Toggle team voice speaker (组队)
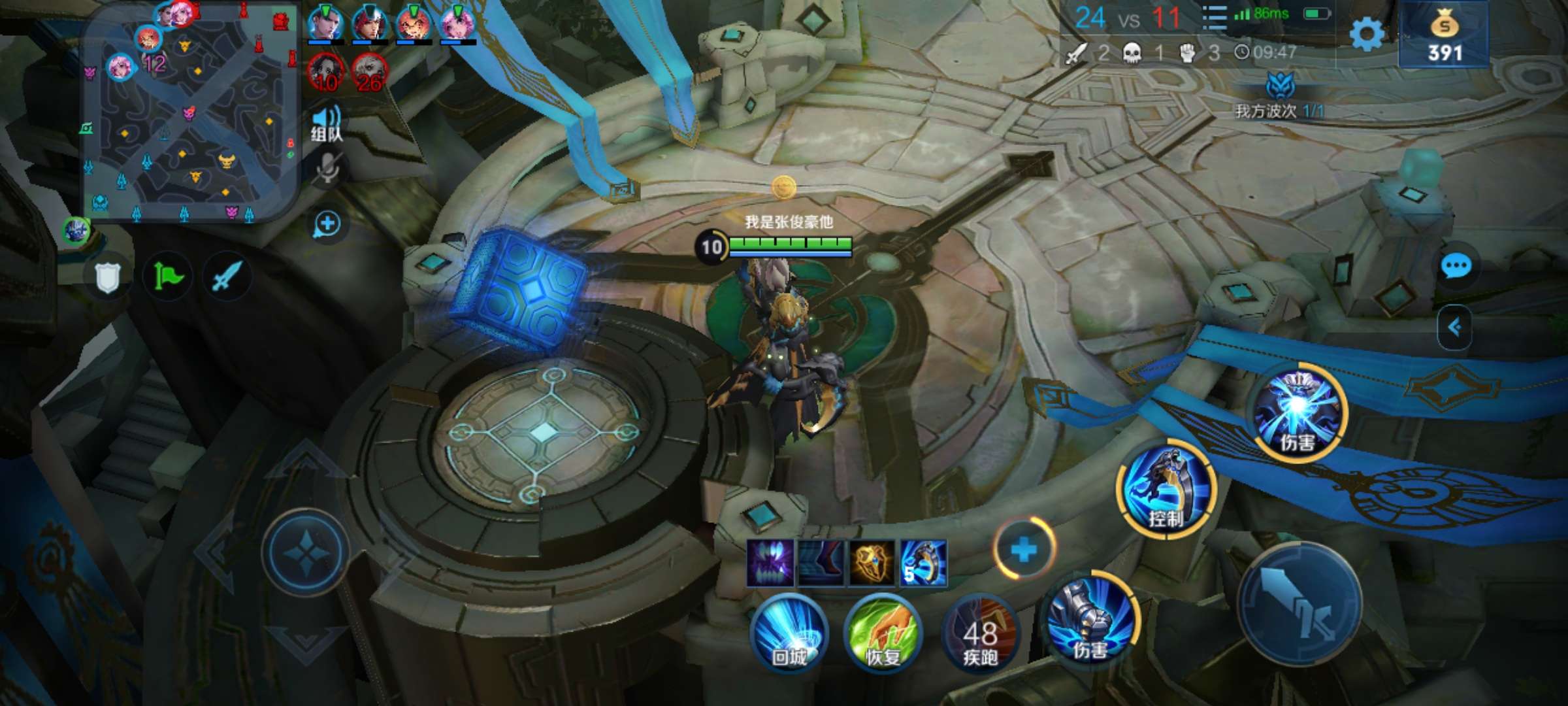Viewport: 1568px width, 706px height. coord(326,123)
